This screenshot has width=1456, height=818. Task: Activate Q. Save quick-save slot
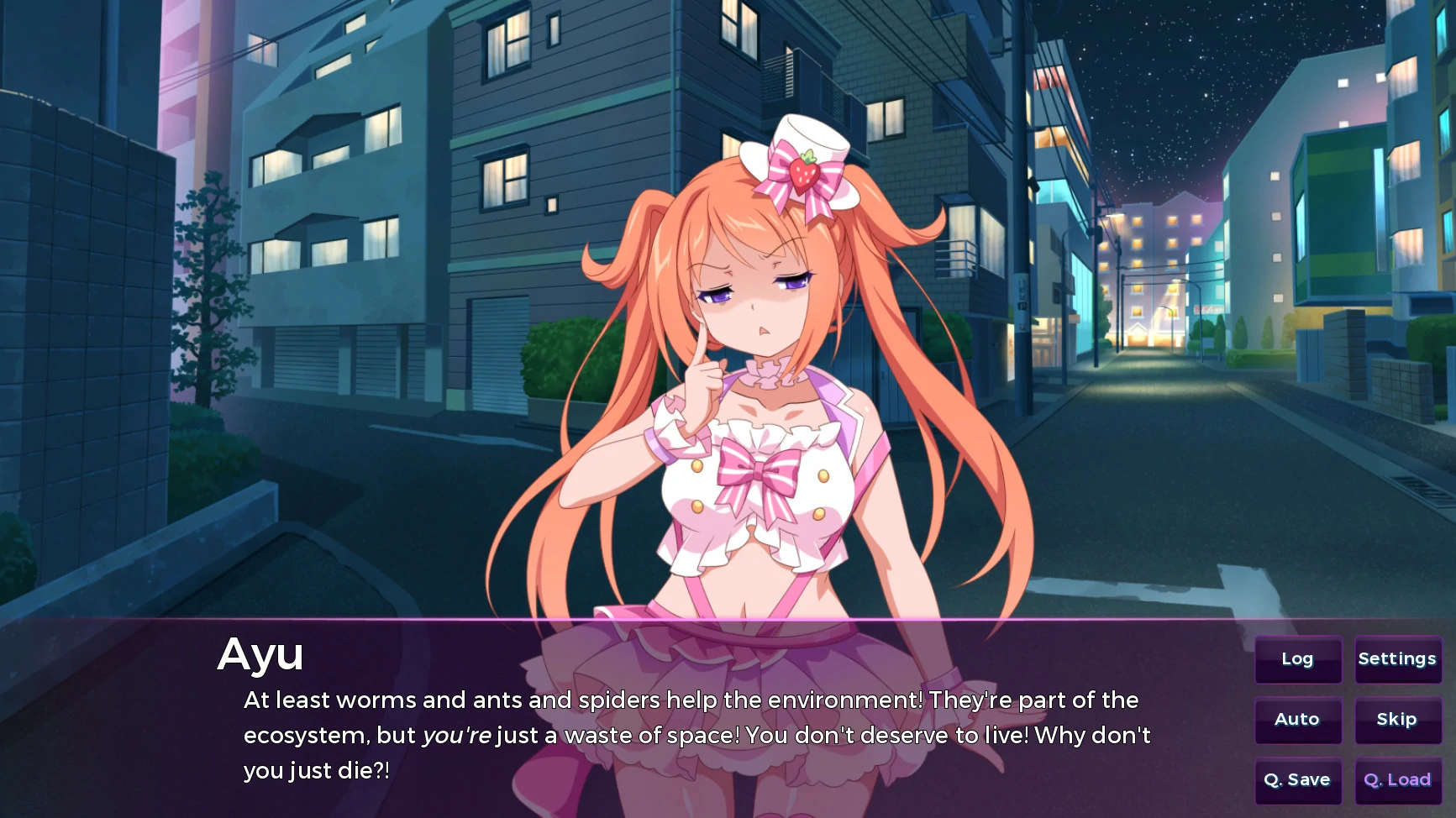pyautogui.click(x=1297, y=780)
